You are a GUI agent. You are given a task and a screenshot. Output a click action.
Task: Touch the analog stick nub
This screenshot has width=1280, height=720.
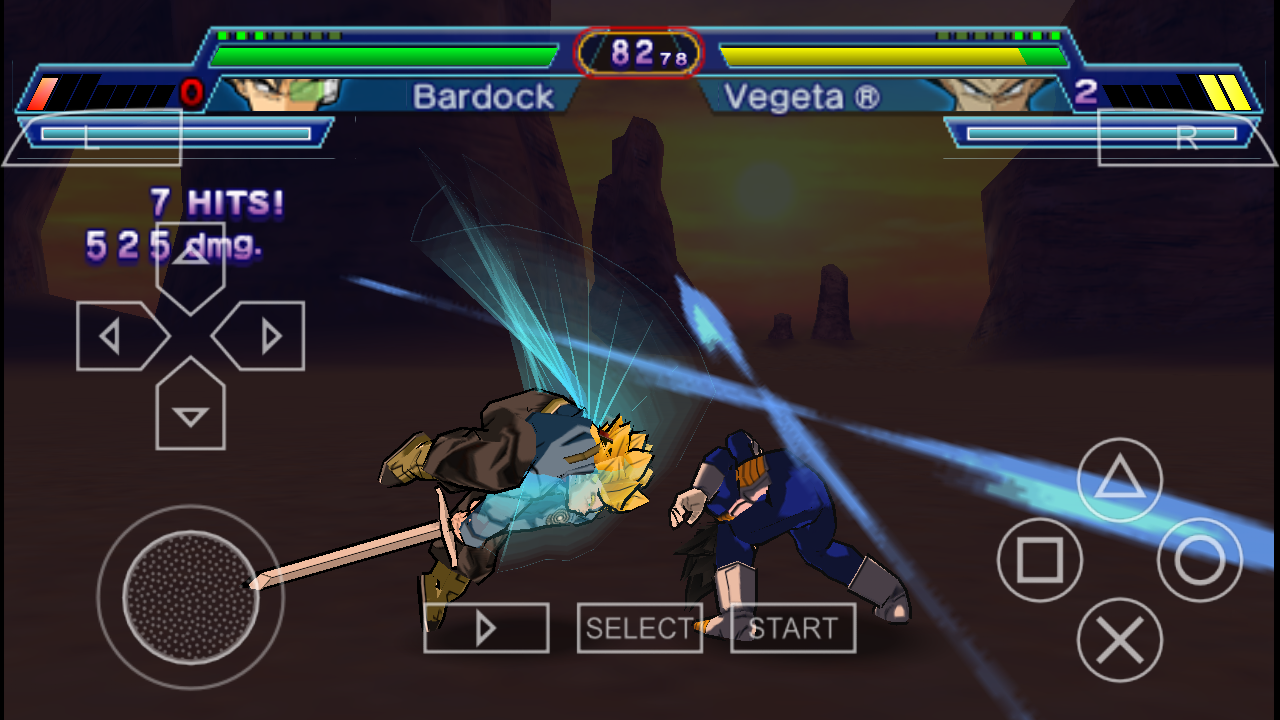190,596
